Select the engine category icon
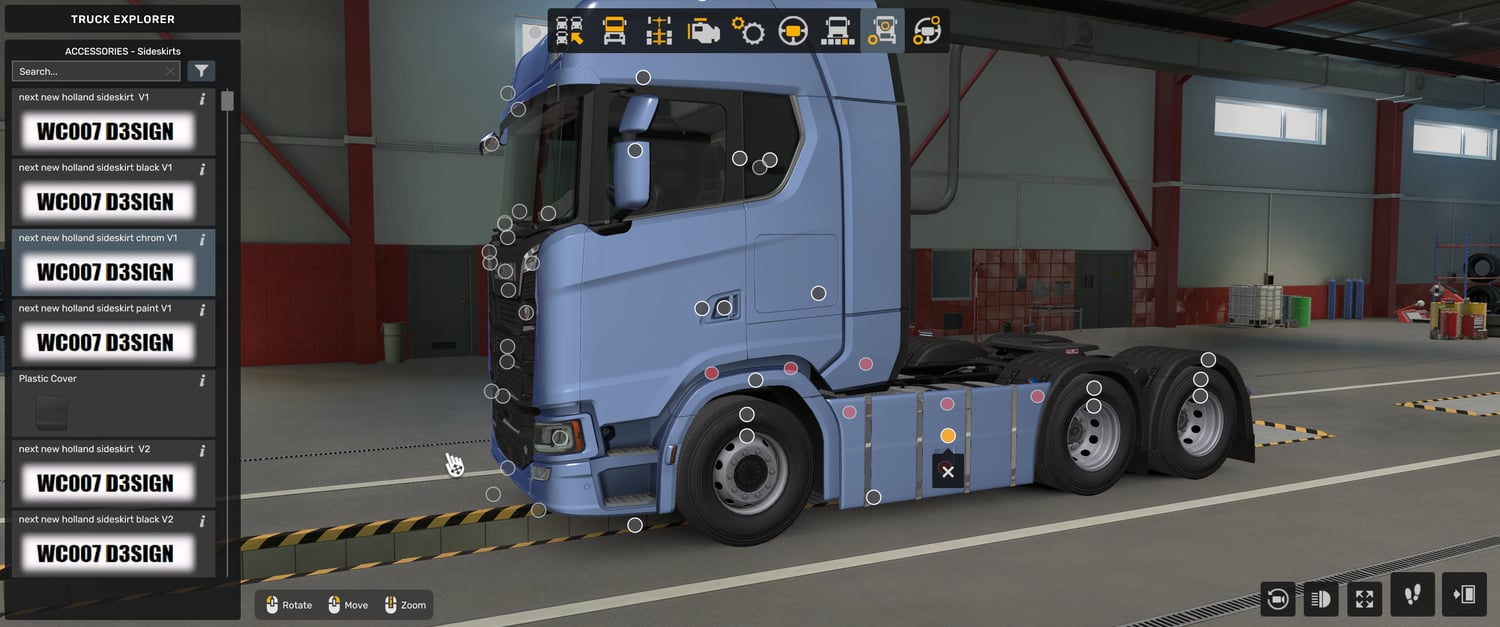Viewport: 1500px width, 627px height. pos(704,31)
